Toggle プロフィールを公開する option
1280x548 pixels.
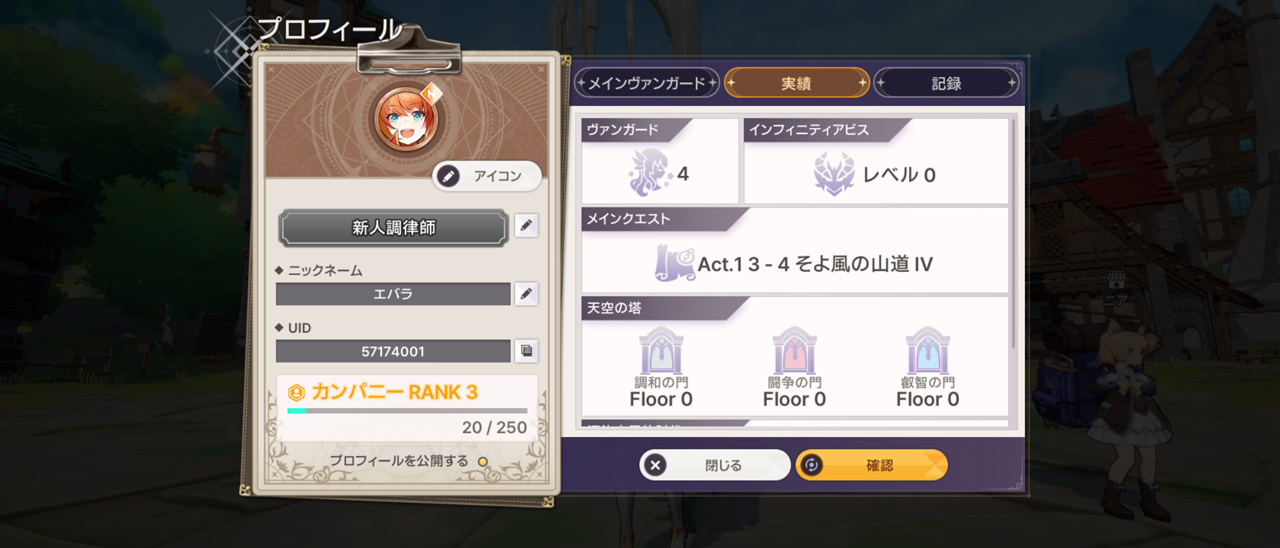[x=482, y=461]
